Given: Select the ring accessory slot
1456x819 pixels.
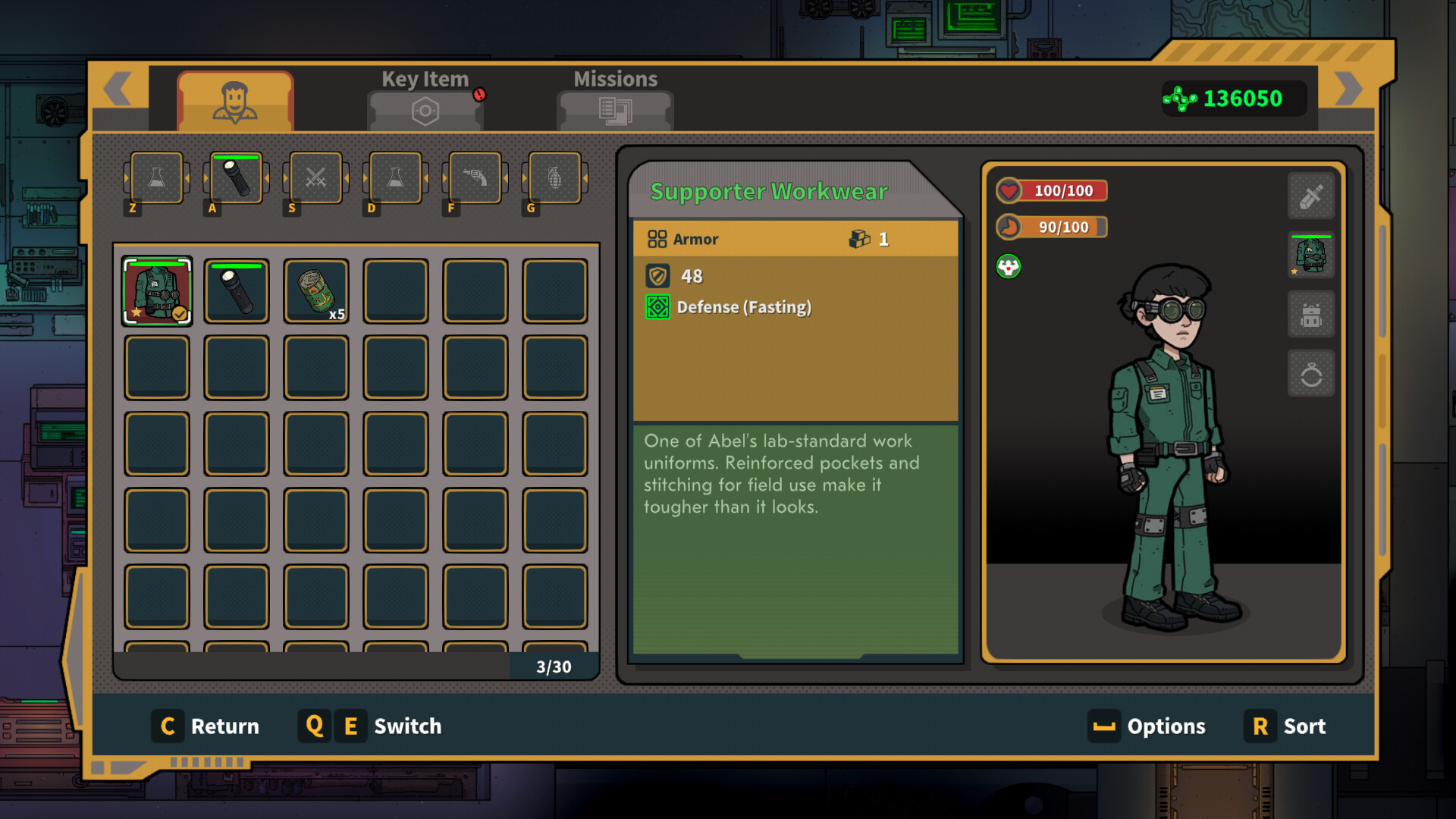Looking at the screenshot, I should [1310, 374].
